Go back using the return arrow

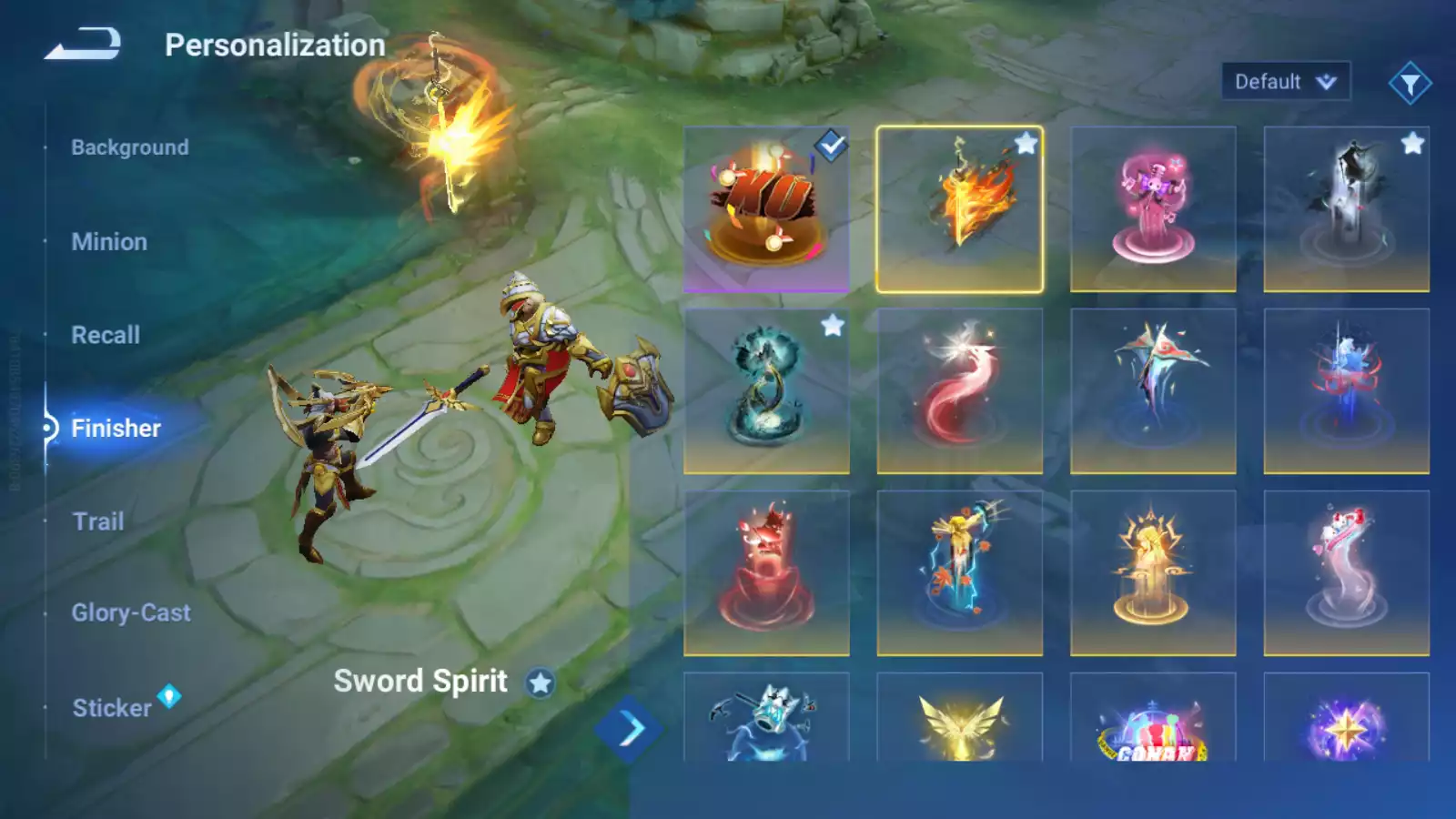pyautogui.click(x=83, y=44)
